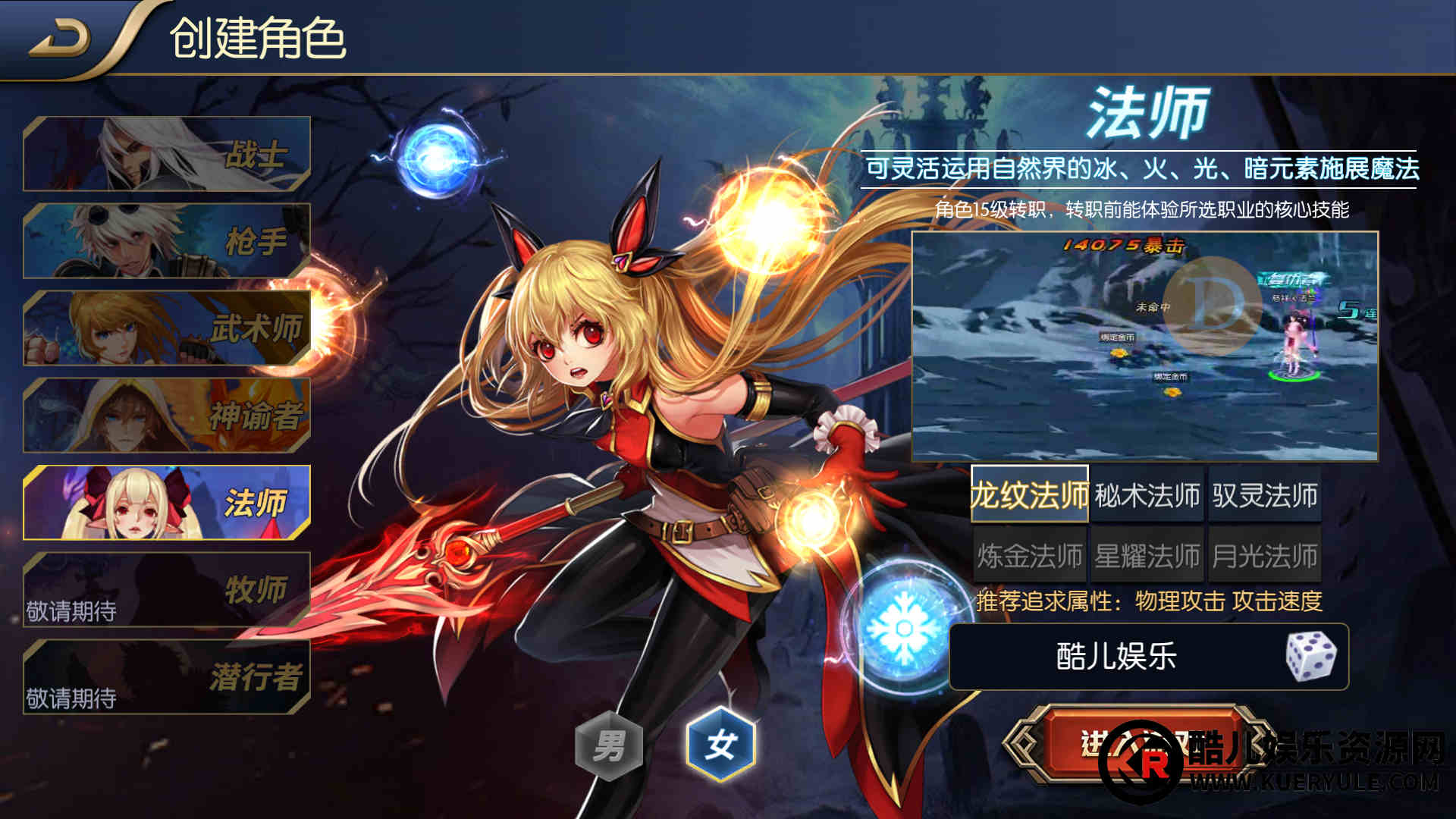This screenshot has height=819, width=1456.
Task: Switch gender to 男 male
Action: pos(609,745)
